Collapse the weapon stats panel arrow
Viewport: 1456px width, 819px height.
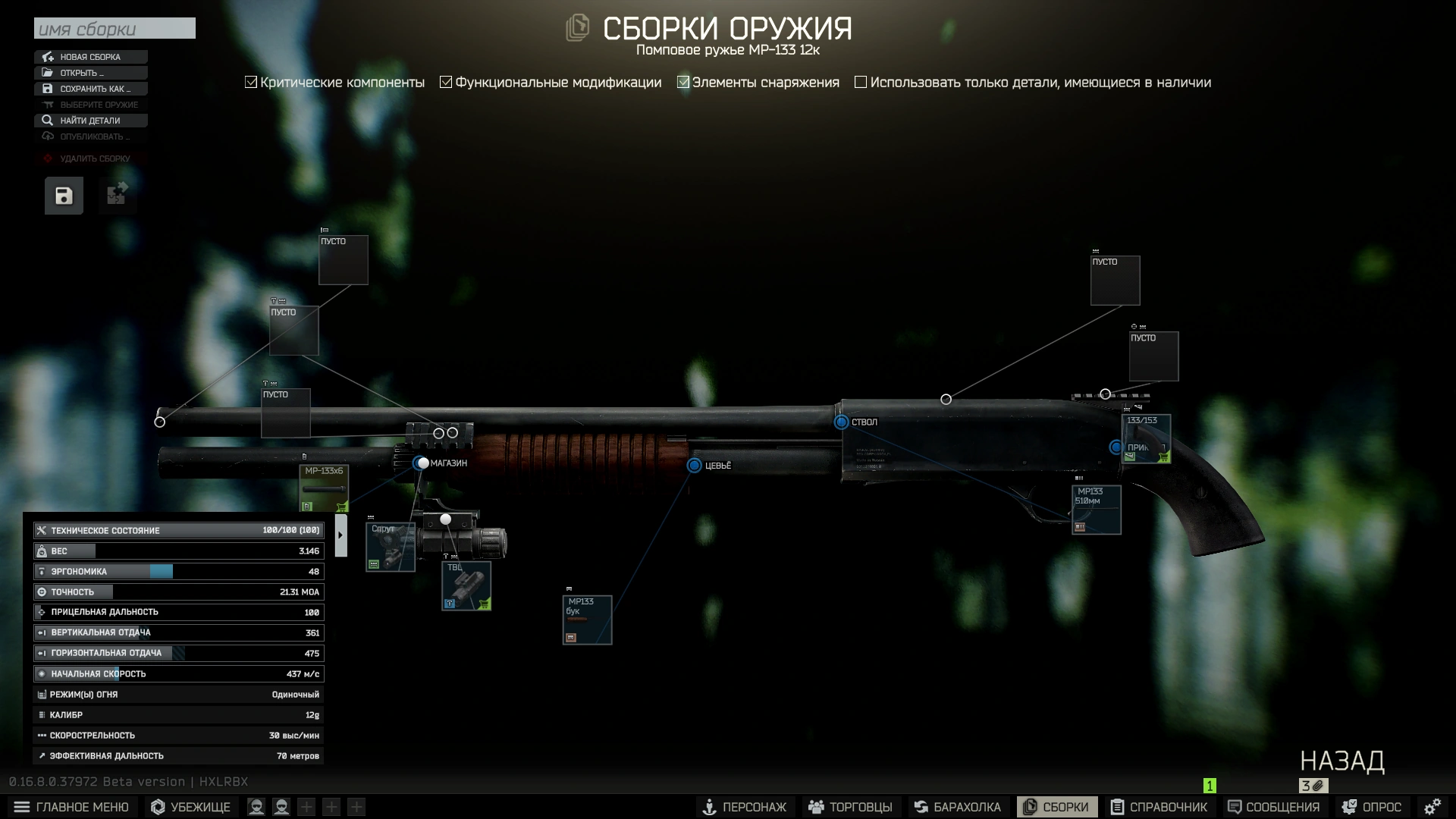(x=340, y=535)
